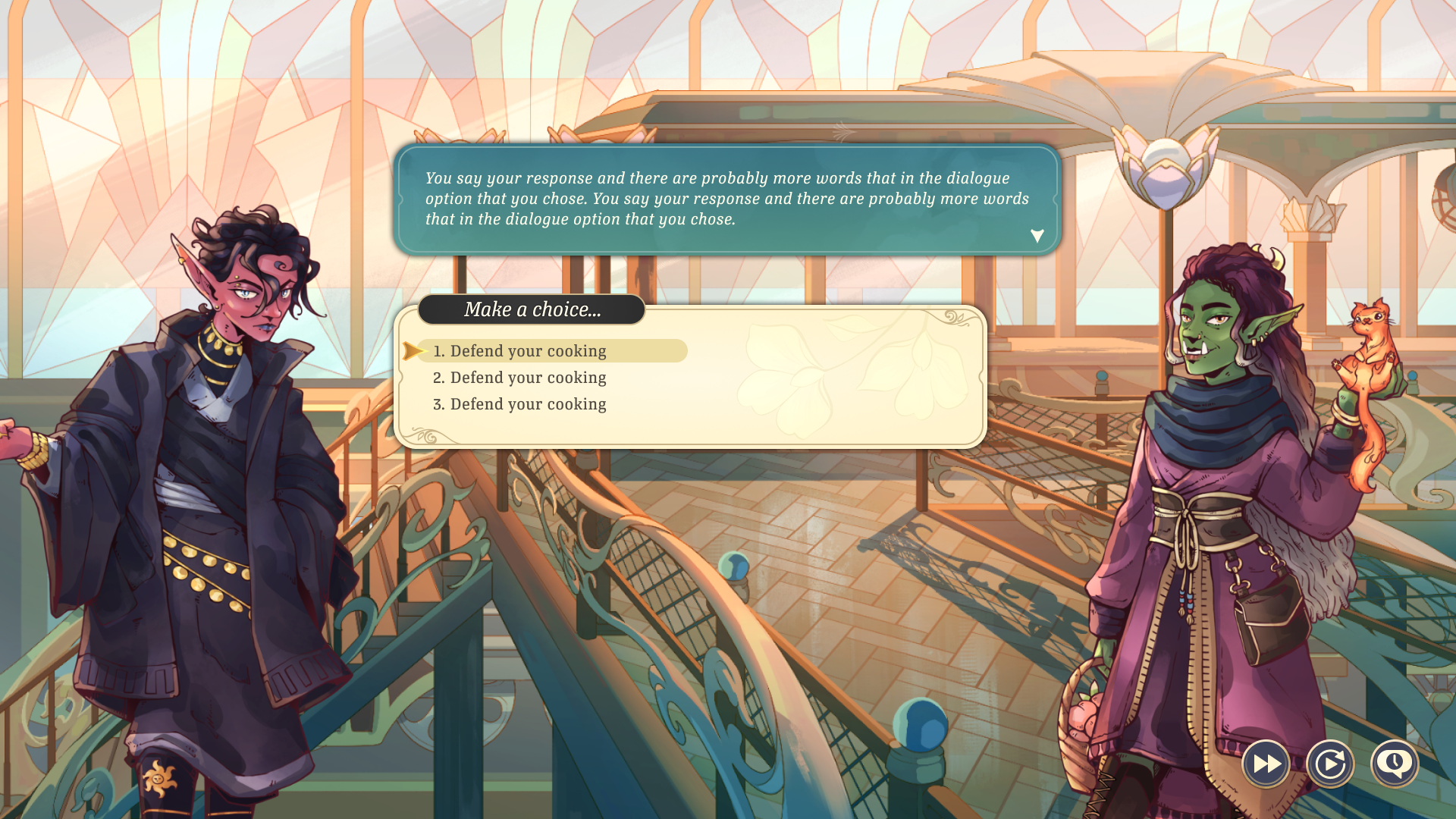Advance dialogue with the white down arrow
1456x819 pixels.
(x=1037, y=236)
